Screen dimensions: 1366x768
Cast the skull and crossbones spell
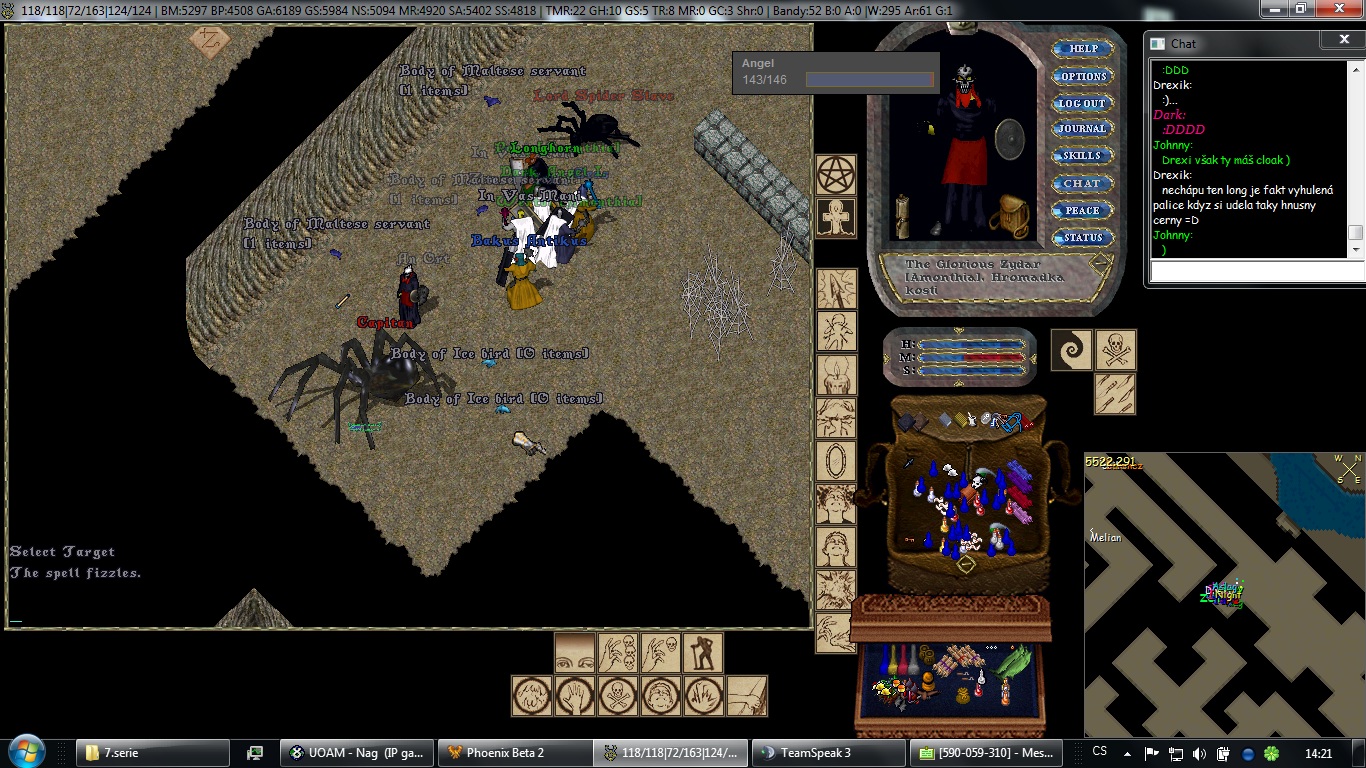(1115, 350)
